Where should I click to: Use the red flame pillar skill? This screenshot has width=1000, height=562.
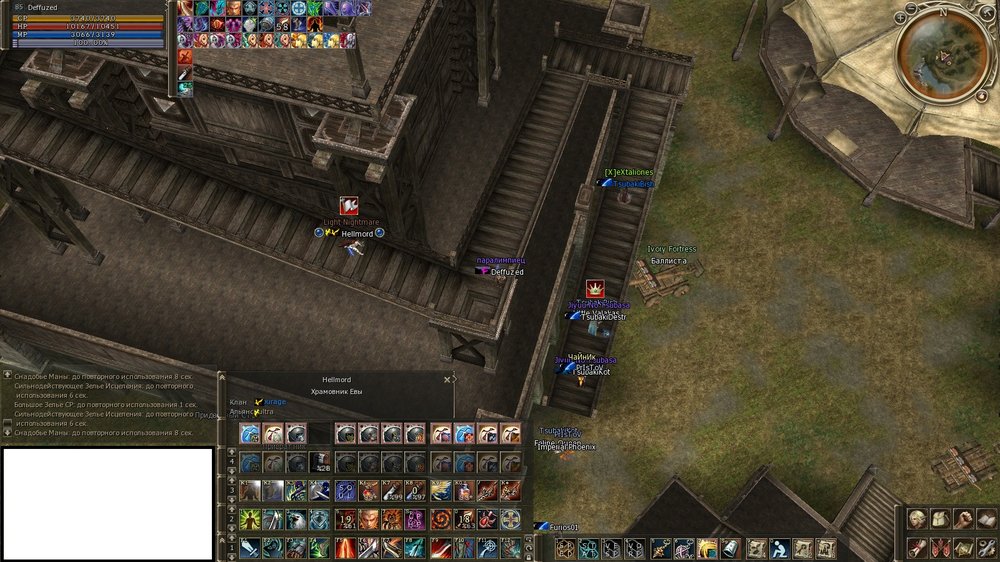click(x=344, y=548)
